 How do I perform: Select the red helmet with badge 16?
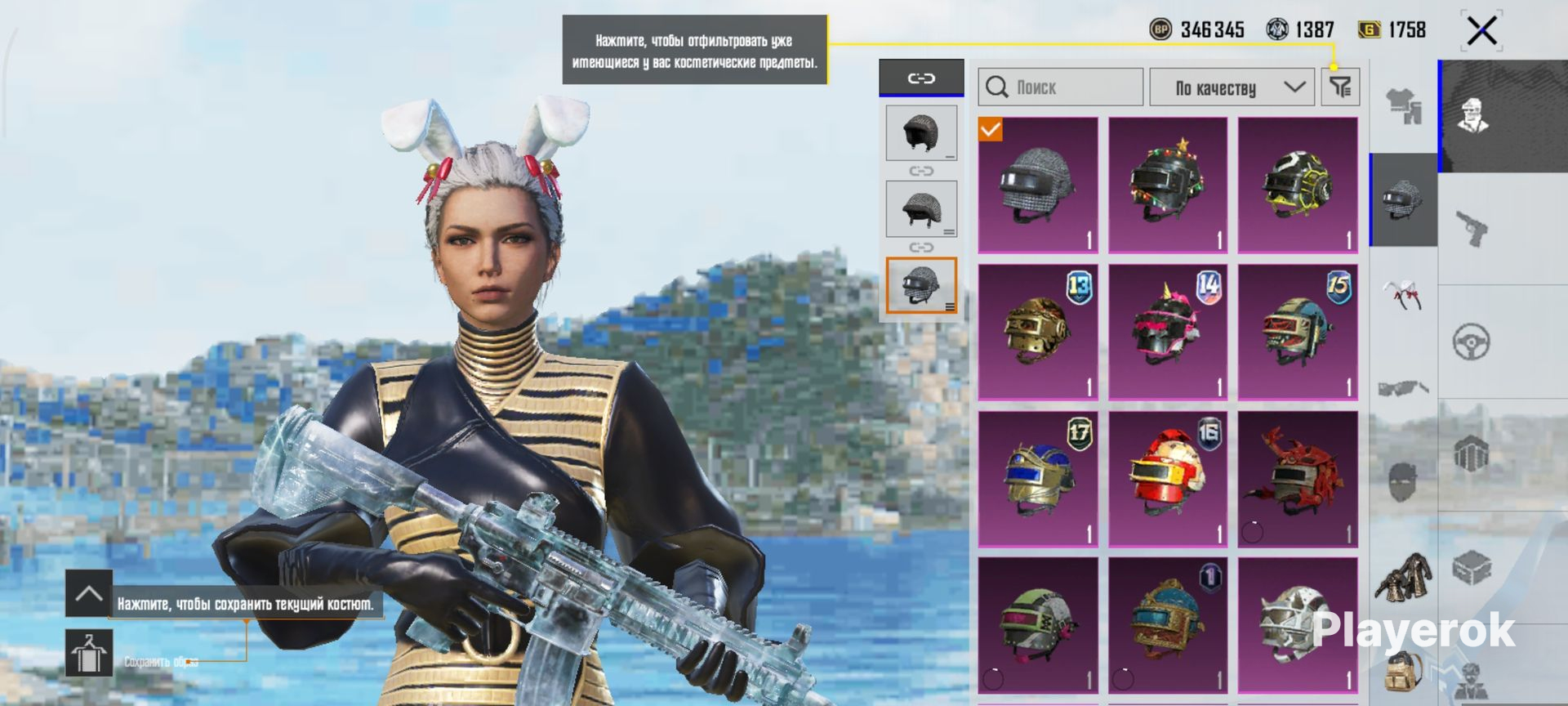point(1168,479)
